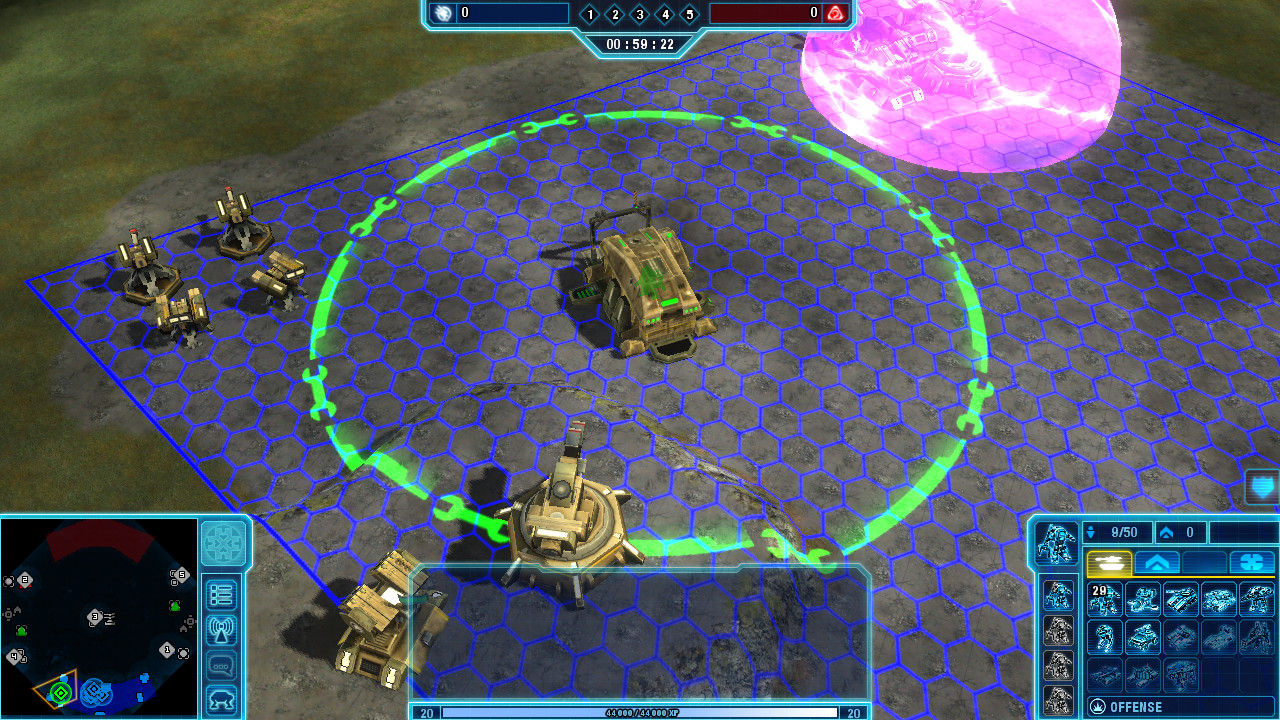Select the walker icon beside the minimap

tap(221, 700)
